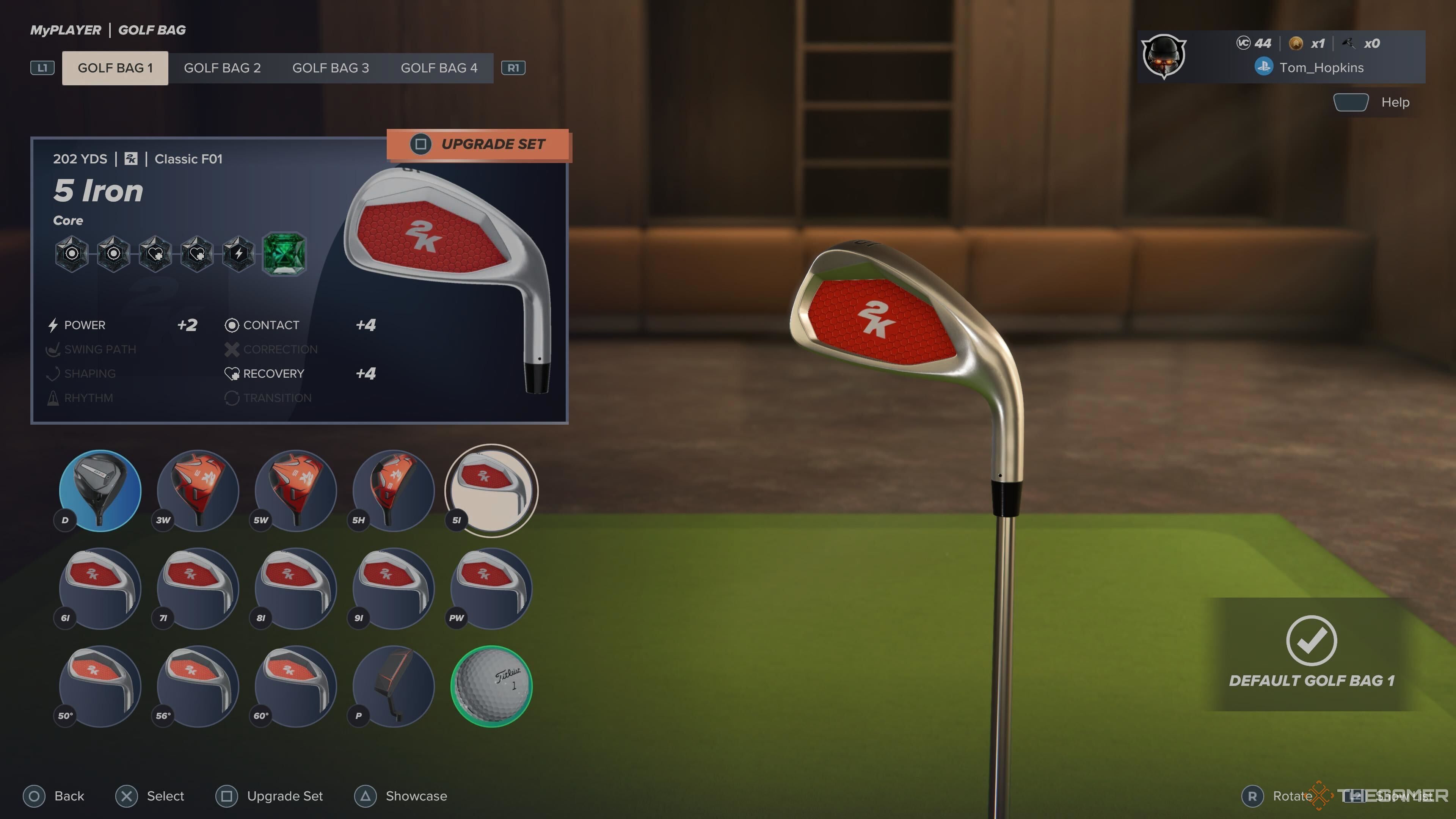This screenshot has height=819, width=1456.
Task: Click the Default Golf Bag 1 checkmark
Action: [x=1311, y=641]
